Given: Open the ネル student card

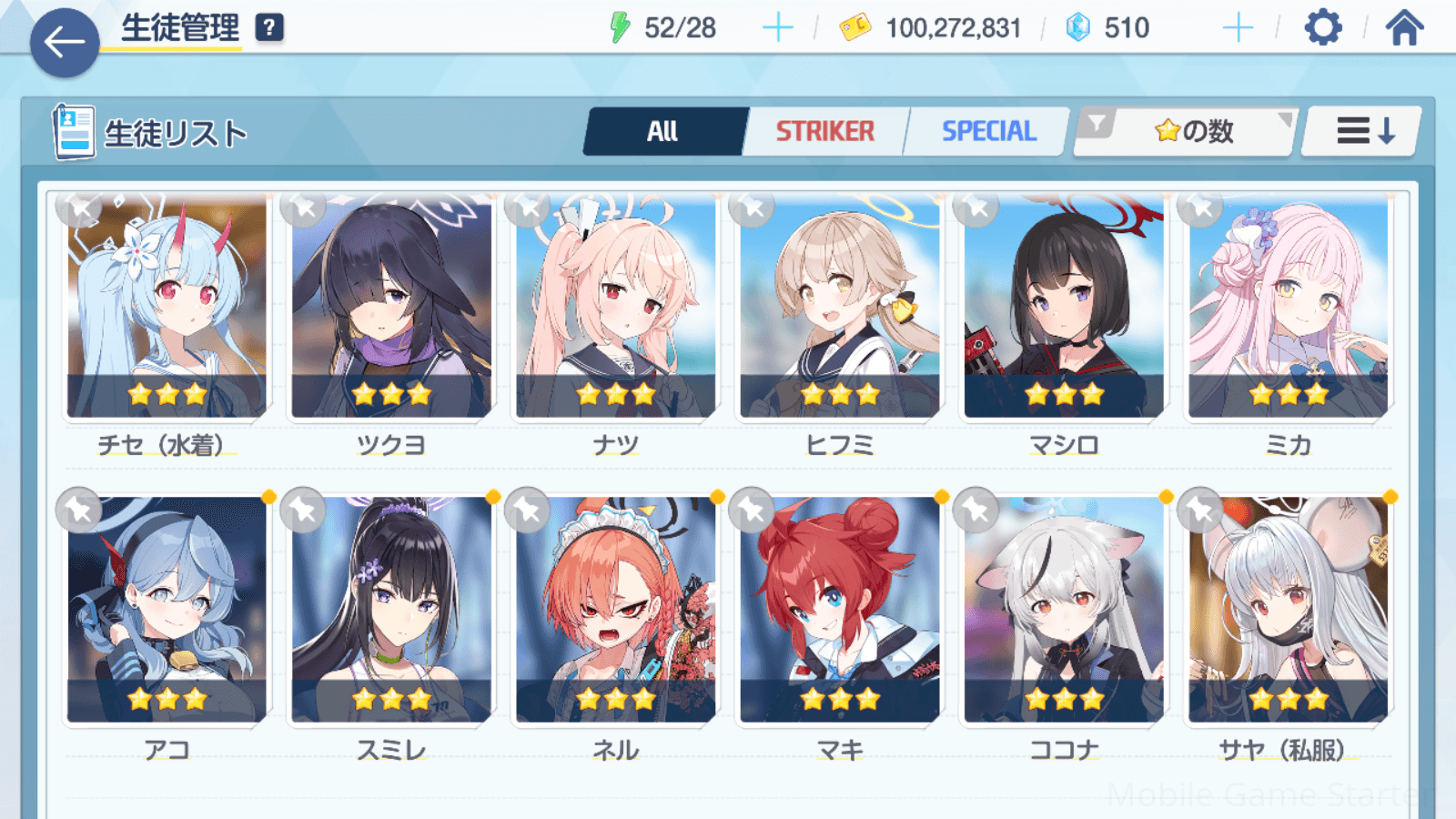Looking at the screenshot, I should [616, 610].
